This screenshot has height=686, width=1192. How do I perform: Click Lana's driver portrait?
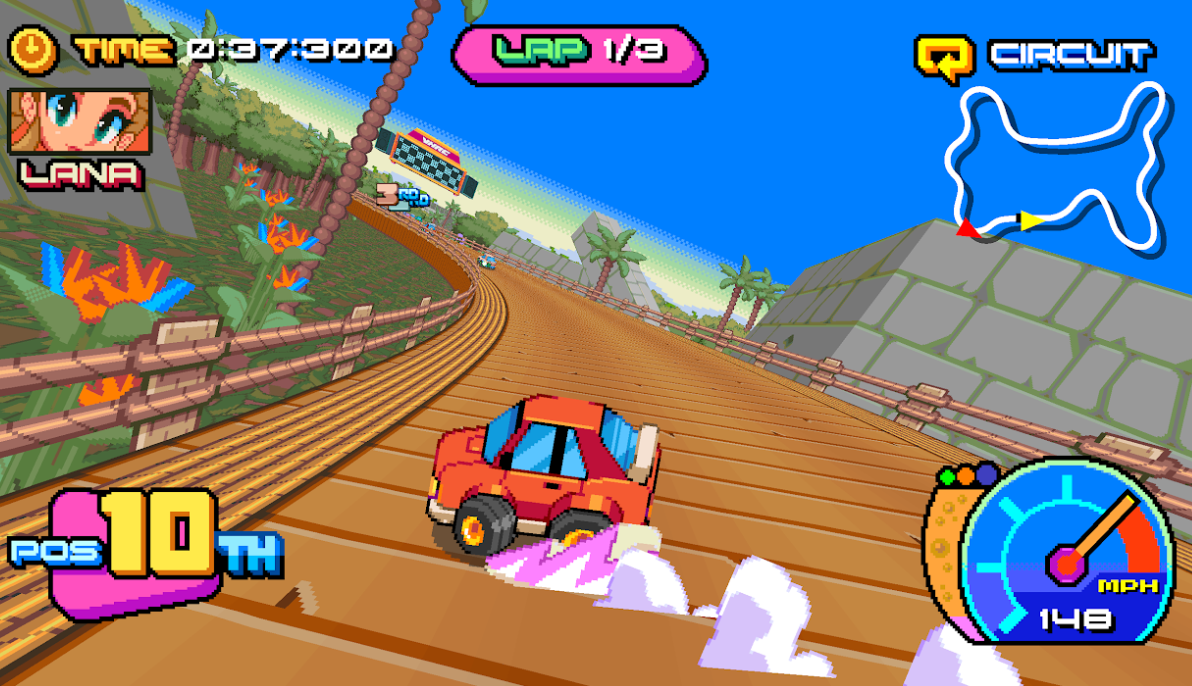[80, 121]
